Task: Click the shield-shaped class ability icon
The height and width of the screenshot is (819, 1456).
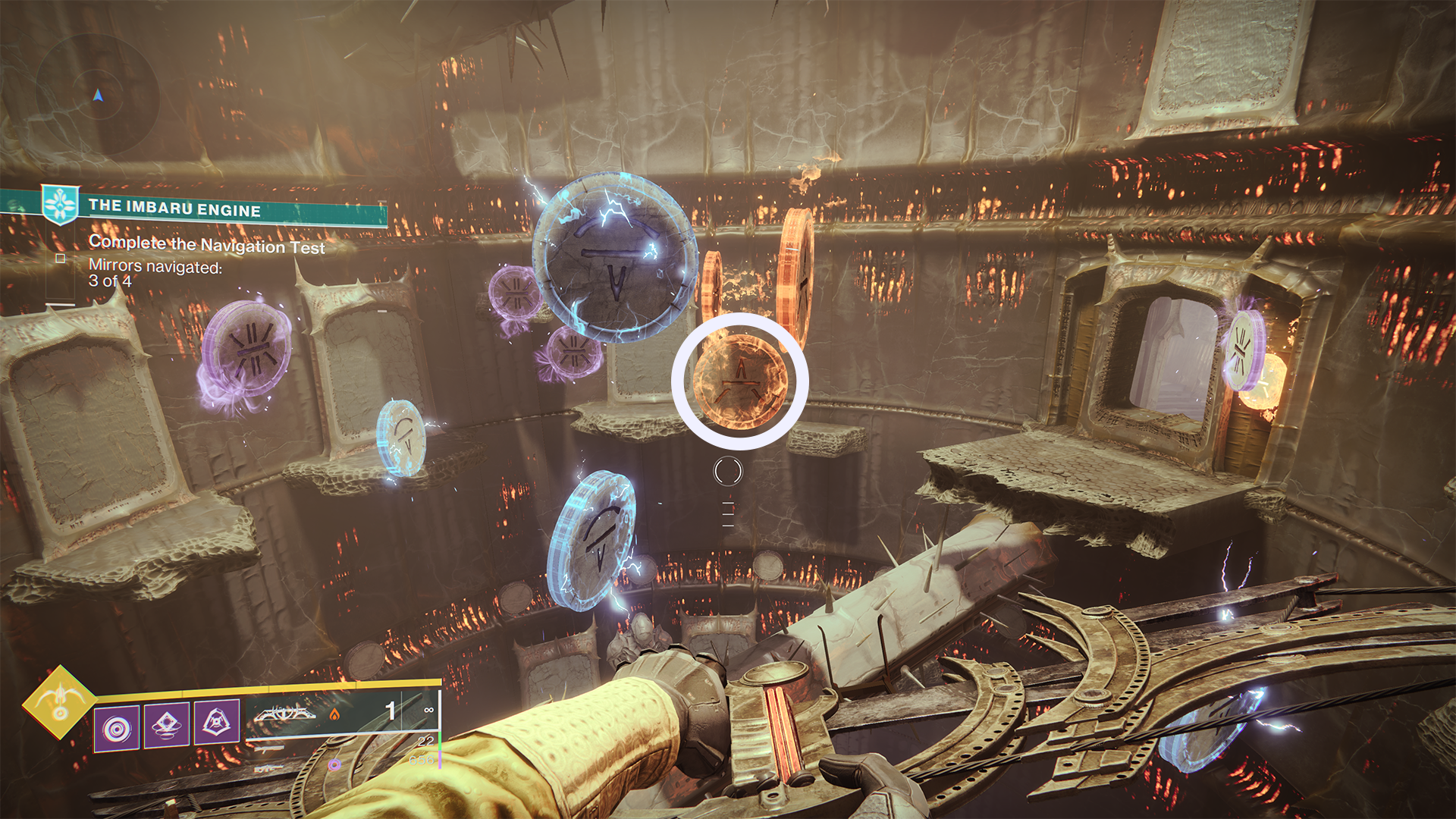Action: point(217,721)
